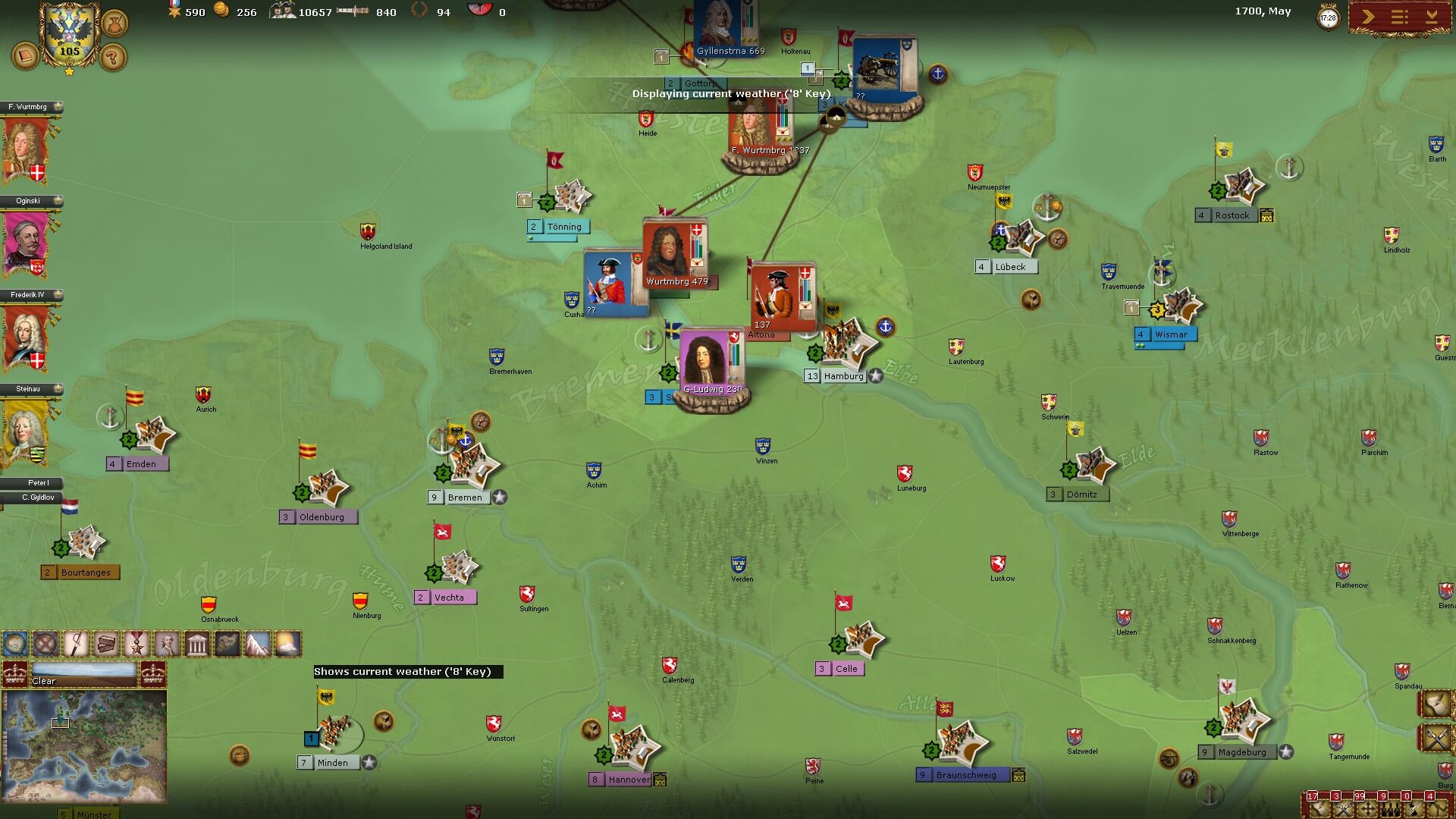
Task: Choose the C. Gyldlov tab
Action: [32, 497]
